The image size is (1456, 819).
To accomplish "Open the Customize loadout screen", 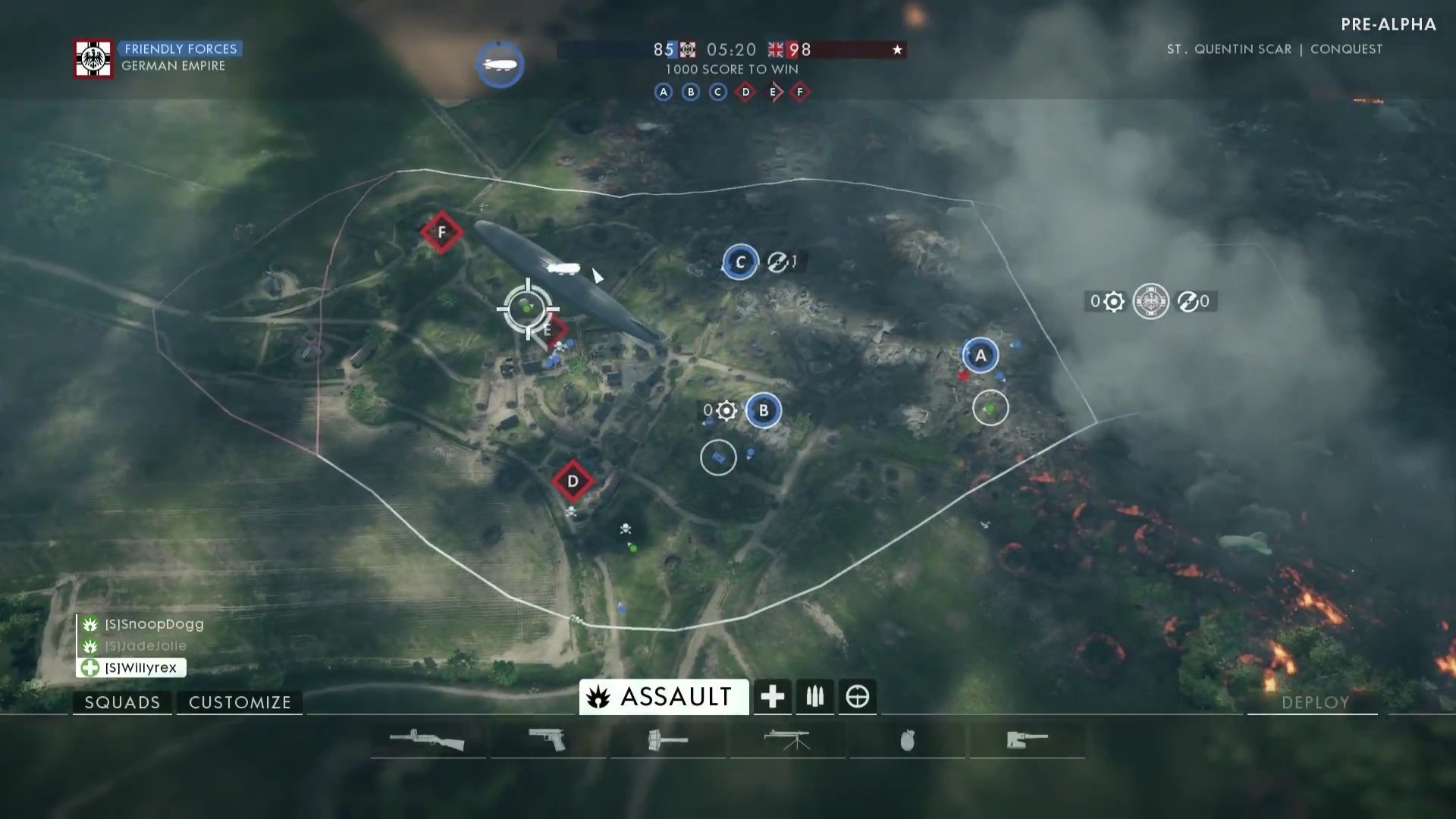I will click(240, 702).
